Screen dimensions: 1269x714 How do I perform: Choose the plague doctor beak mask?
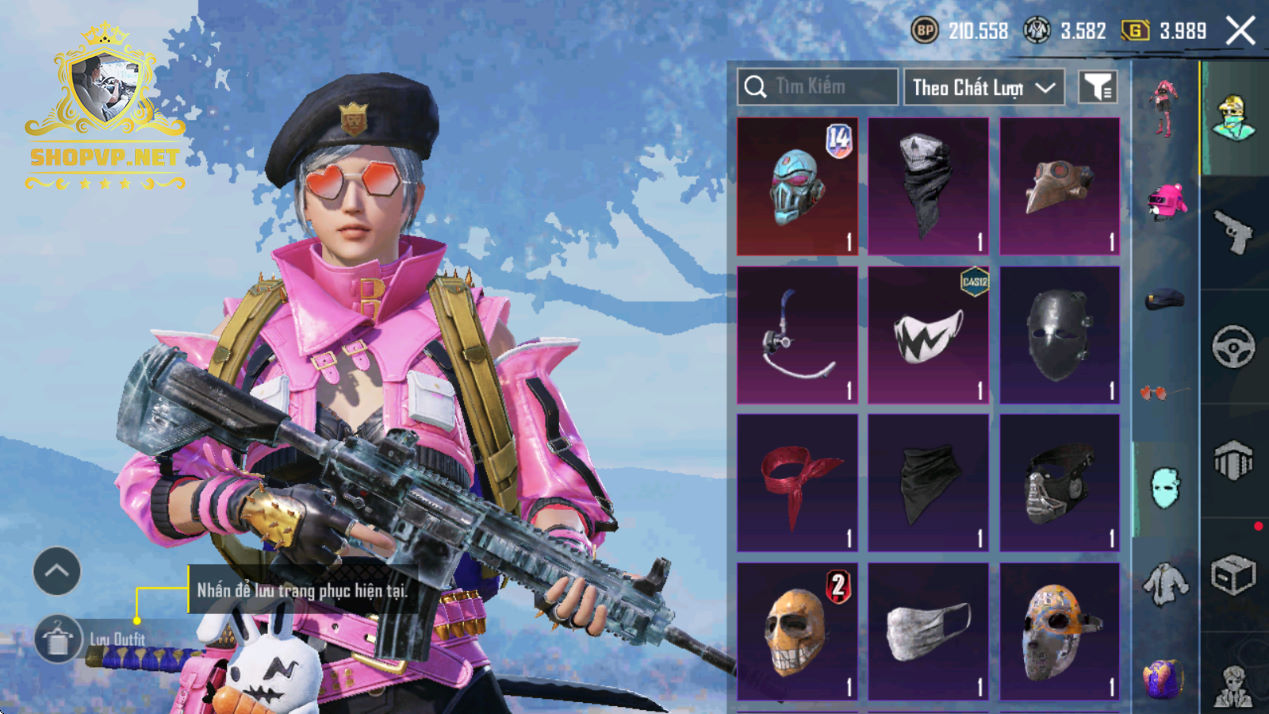(1060, 186)
